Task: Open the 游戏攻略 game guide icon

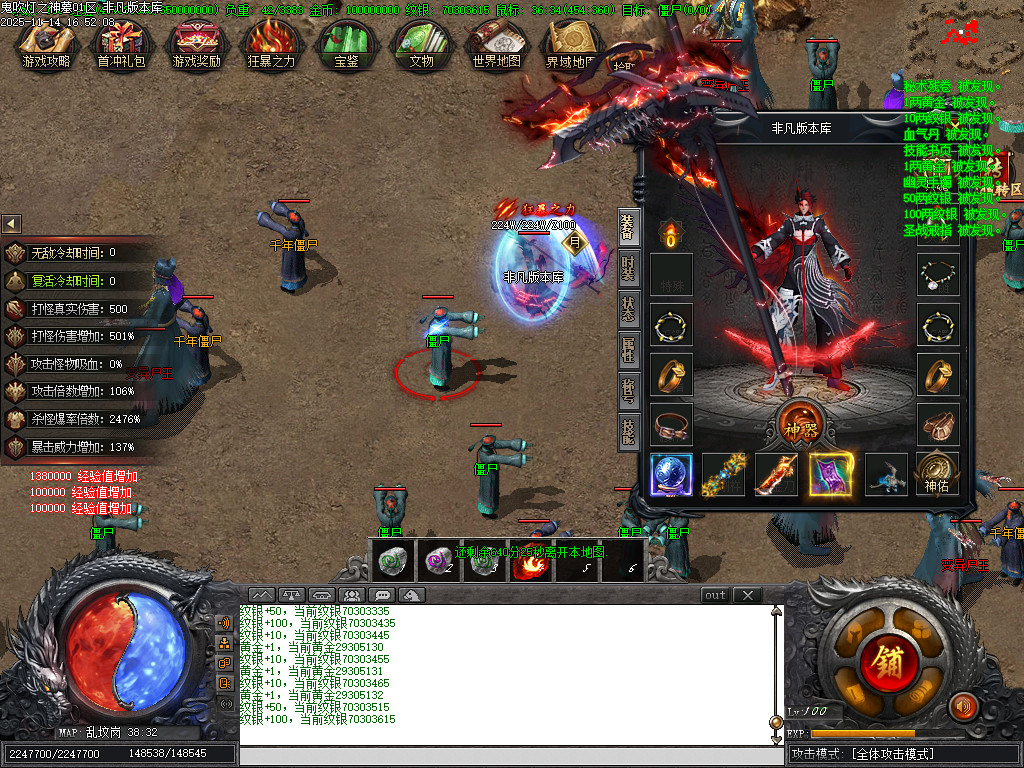Action: tap(46, 44)
